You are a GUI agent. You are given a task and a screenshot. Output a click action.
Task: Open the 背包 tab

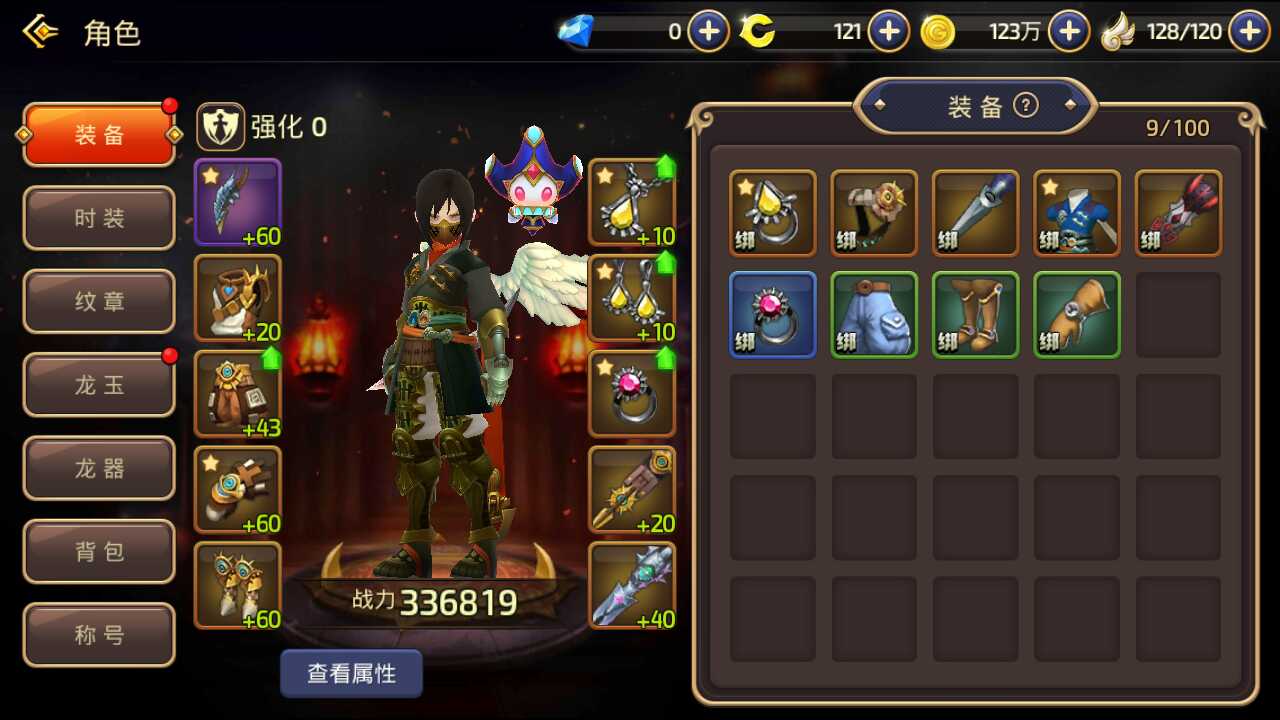[x=99, y=551]
